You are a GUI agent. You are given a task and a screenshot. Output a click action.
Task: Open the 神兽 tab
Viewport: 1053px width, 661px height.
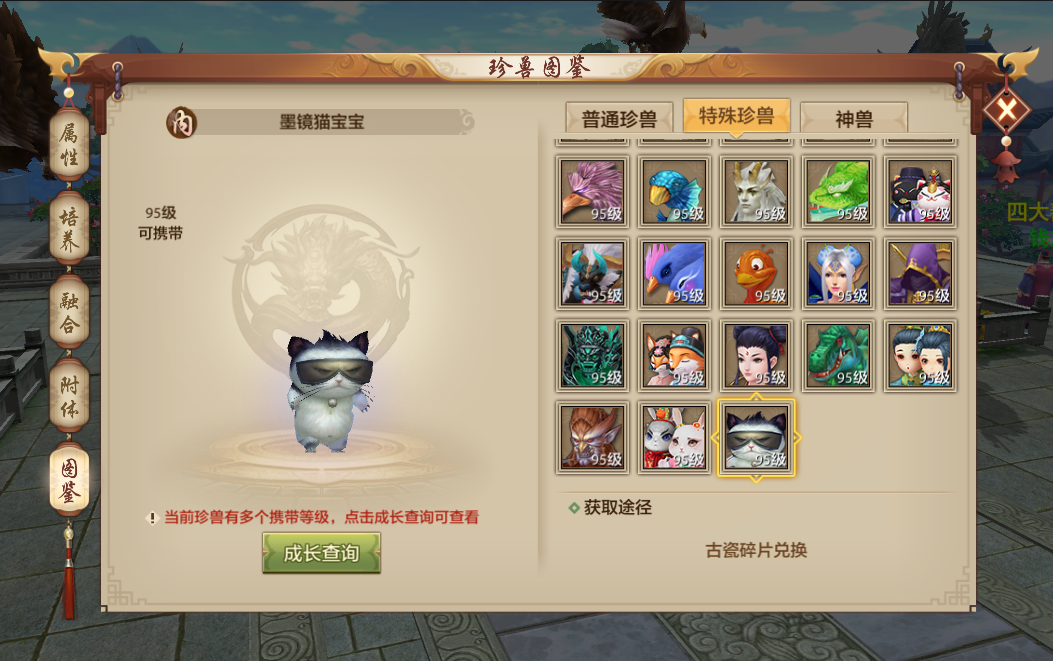click(854, 119)
